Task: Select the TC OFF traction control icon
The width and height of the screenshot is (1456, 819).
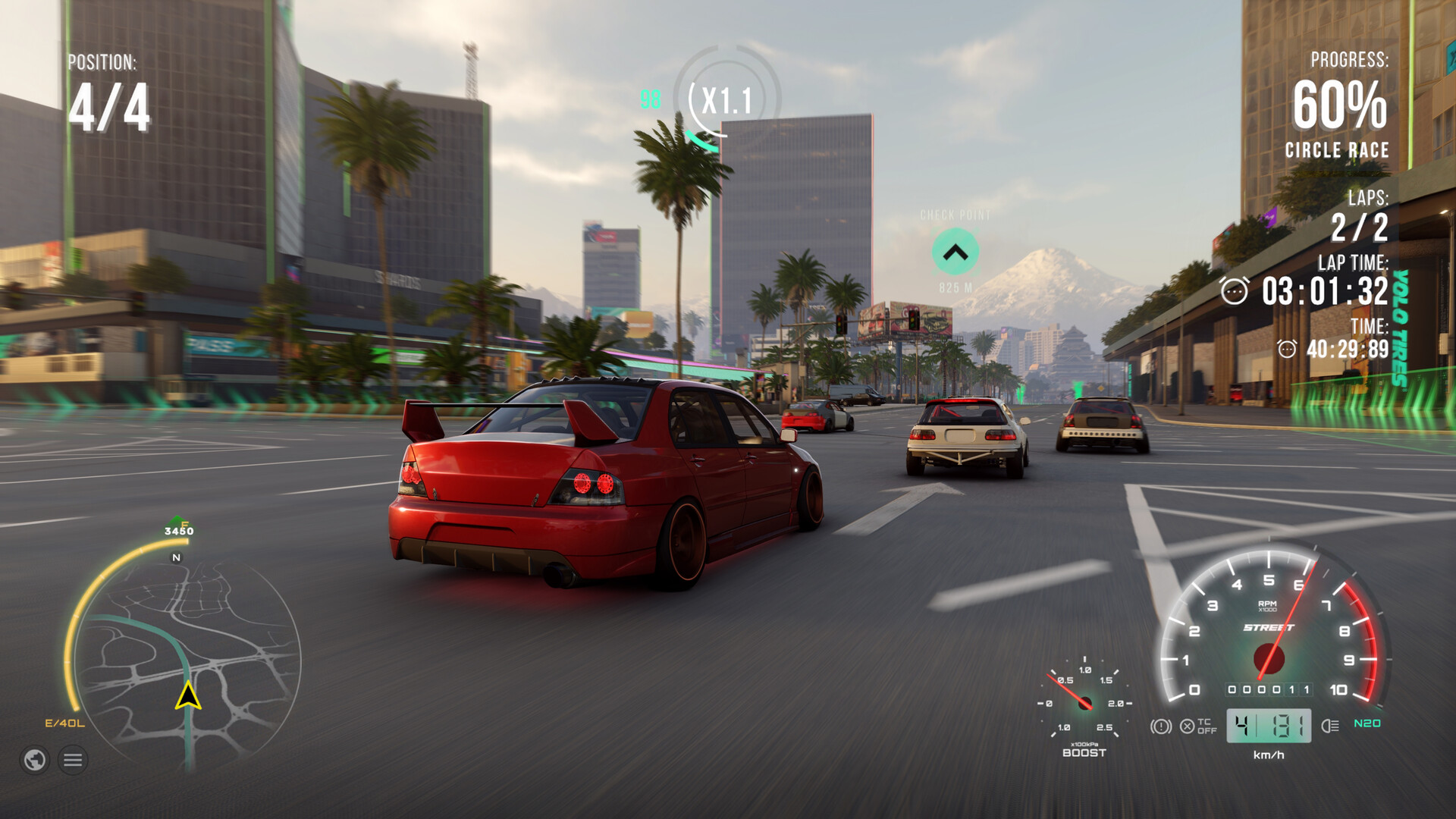Action: click(x=1197, y=726)
